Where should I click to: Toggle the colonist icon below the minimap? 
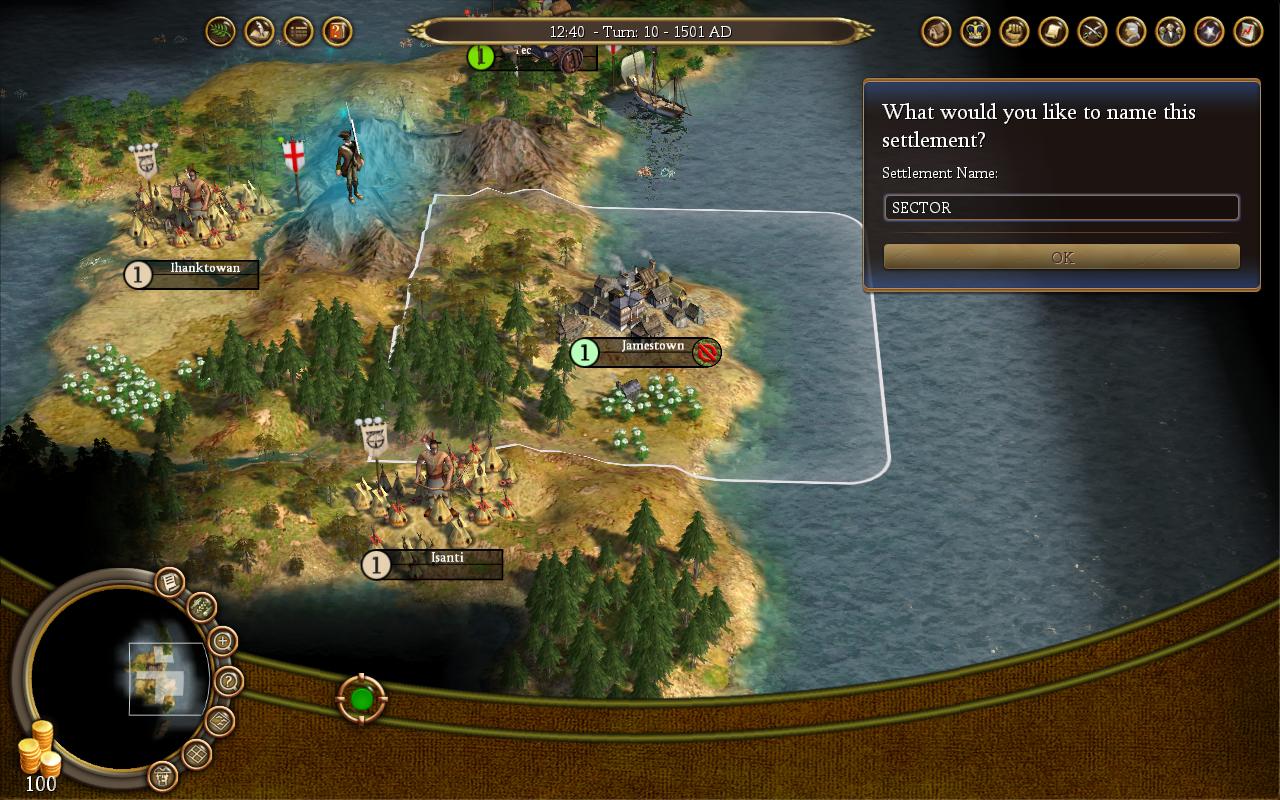click(164, 778)
